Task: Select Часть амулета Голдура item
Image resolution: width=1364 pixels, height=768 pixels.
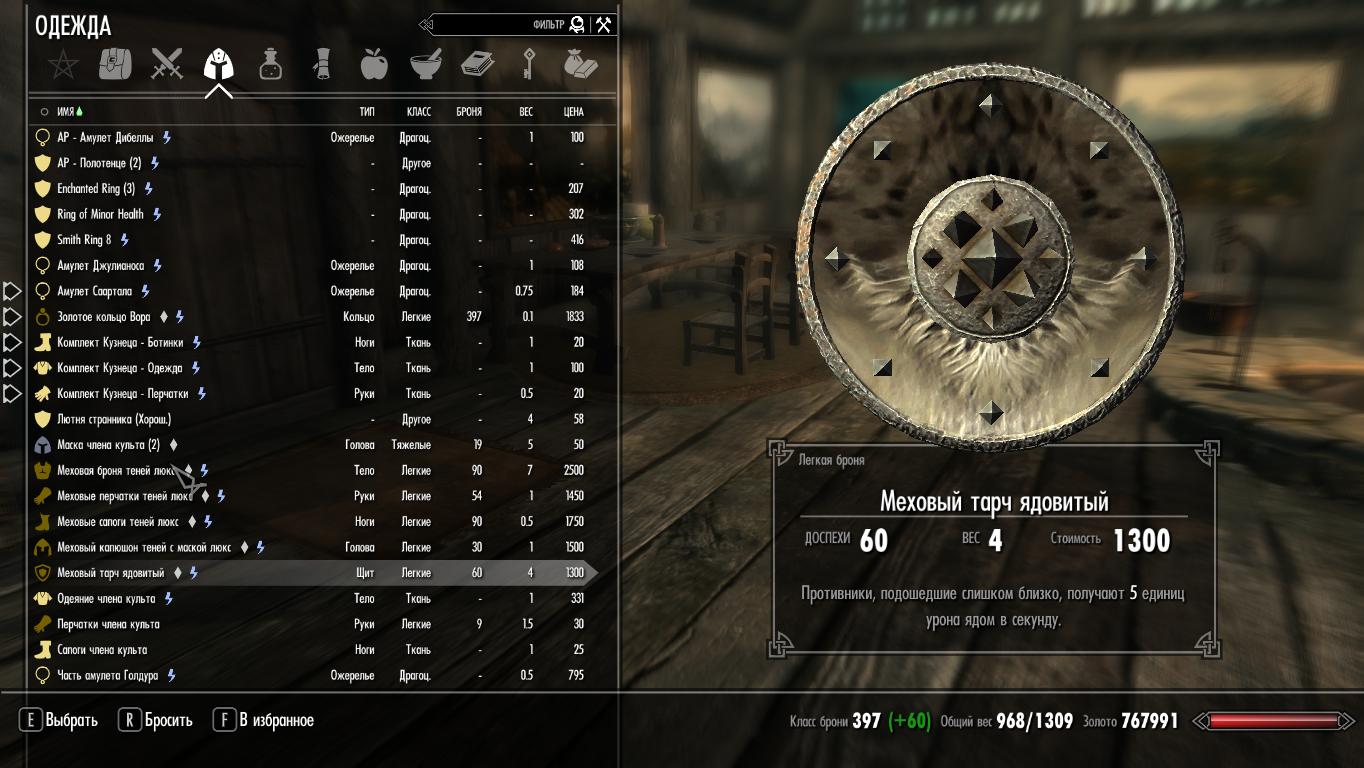Action: tap(107, 675)
